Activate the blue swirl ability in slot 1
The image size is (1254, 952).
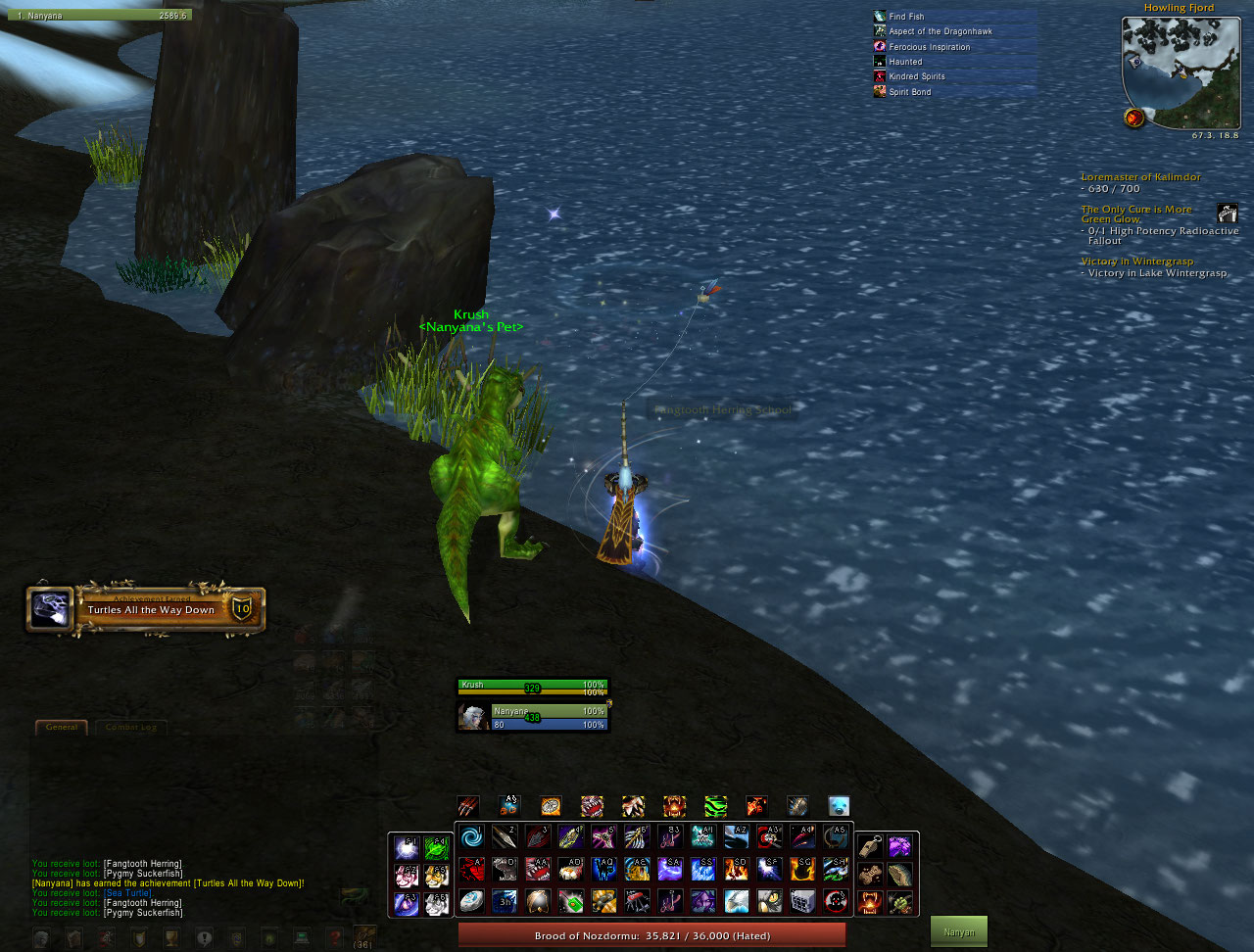pos(471,837)
